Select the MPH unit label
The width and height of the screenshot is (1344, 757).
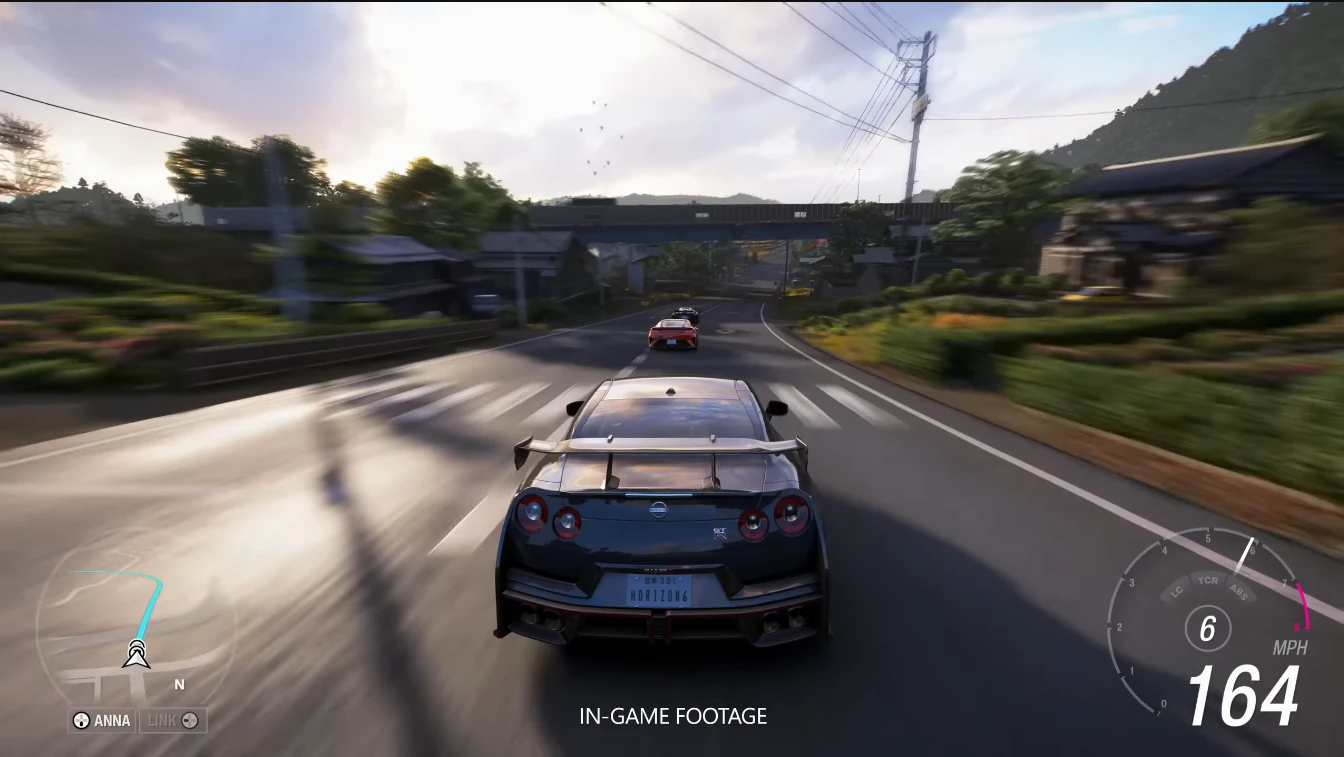[1289, 648]
